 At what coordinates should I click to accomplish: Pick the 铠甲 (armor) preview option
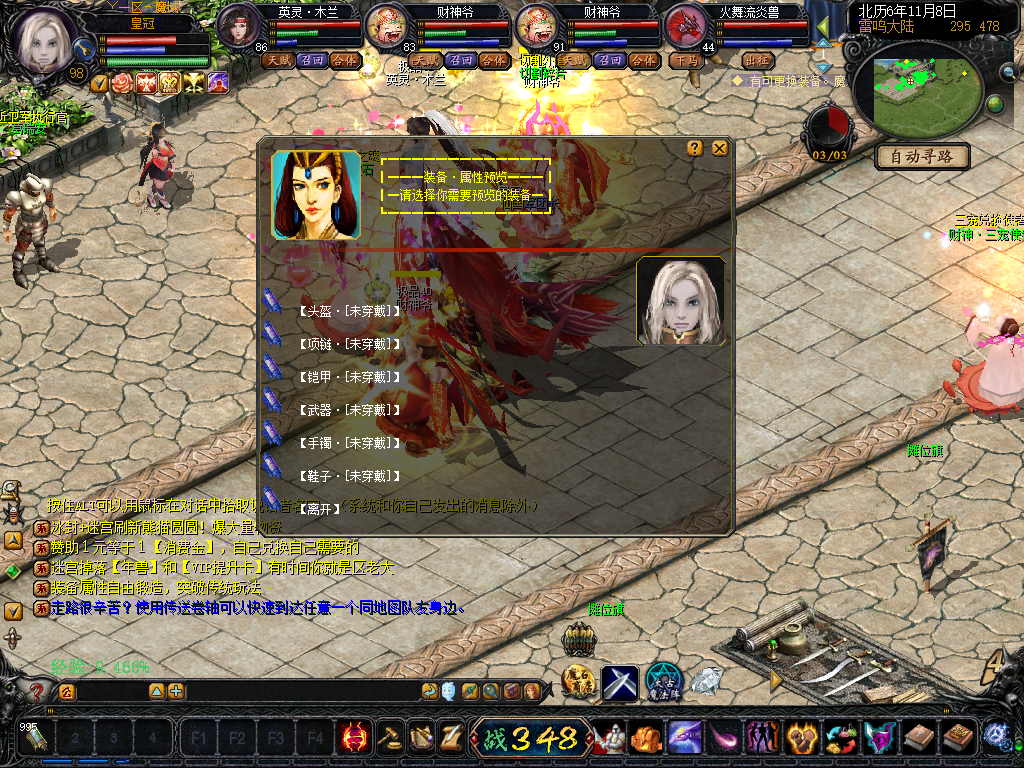(x=349, y=377)
